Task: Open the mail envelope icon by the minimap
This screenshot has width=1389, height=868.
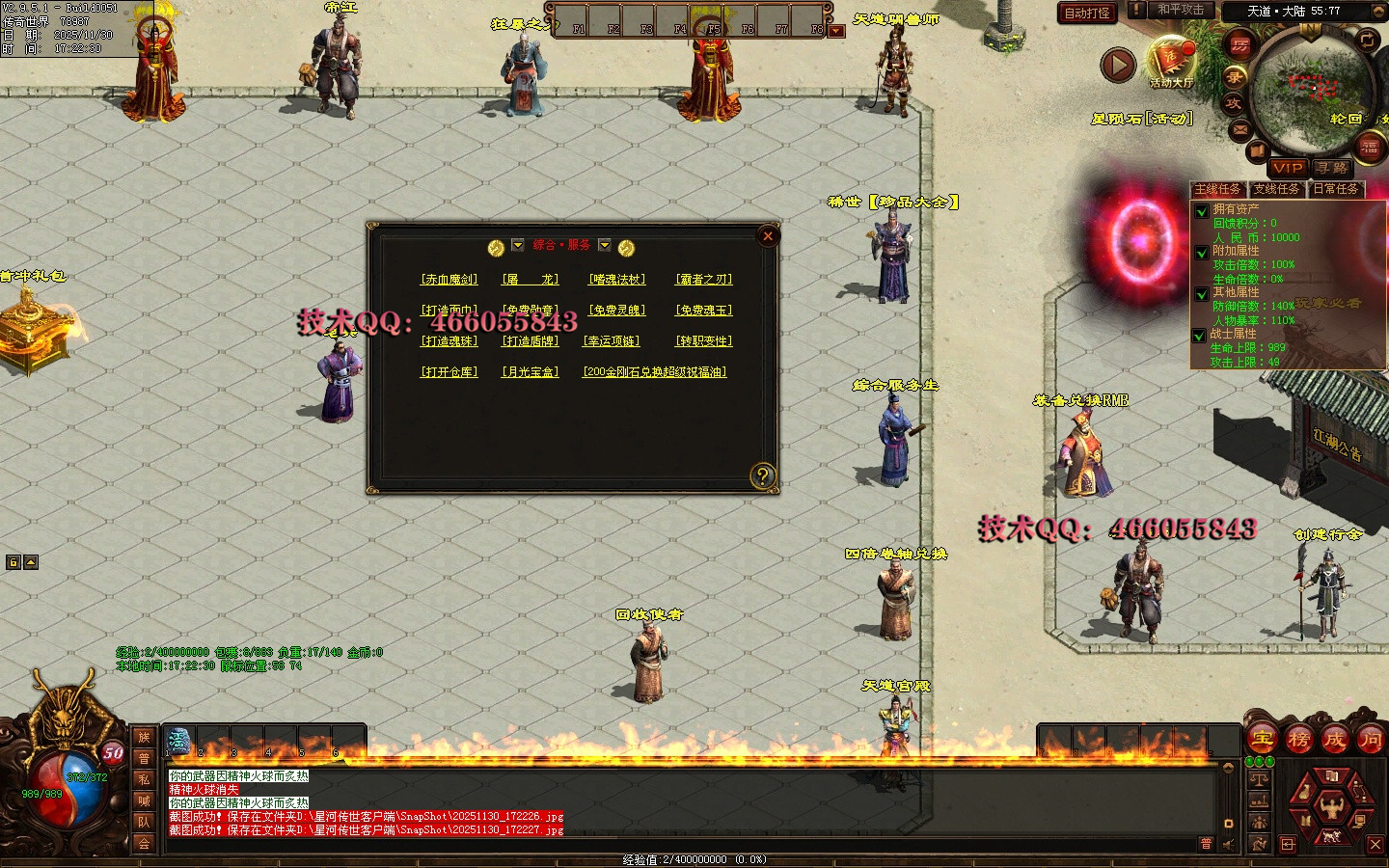Action: coord(1240,129)
